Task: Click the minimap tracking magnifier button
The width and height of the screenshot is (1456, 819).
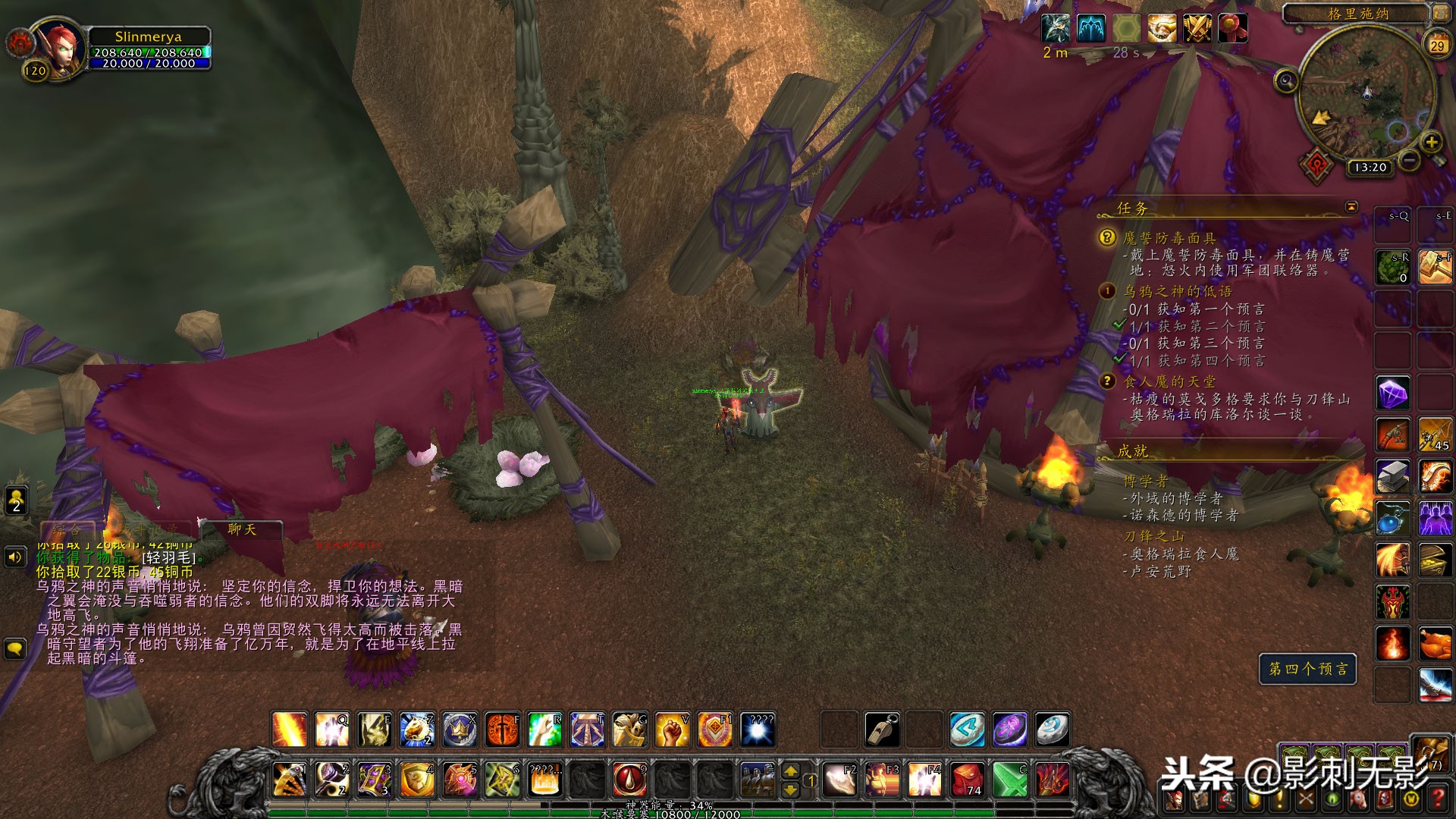Action: click(x=1286, y=80)
